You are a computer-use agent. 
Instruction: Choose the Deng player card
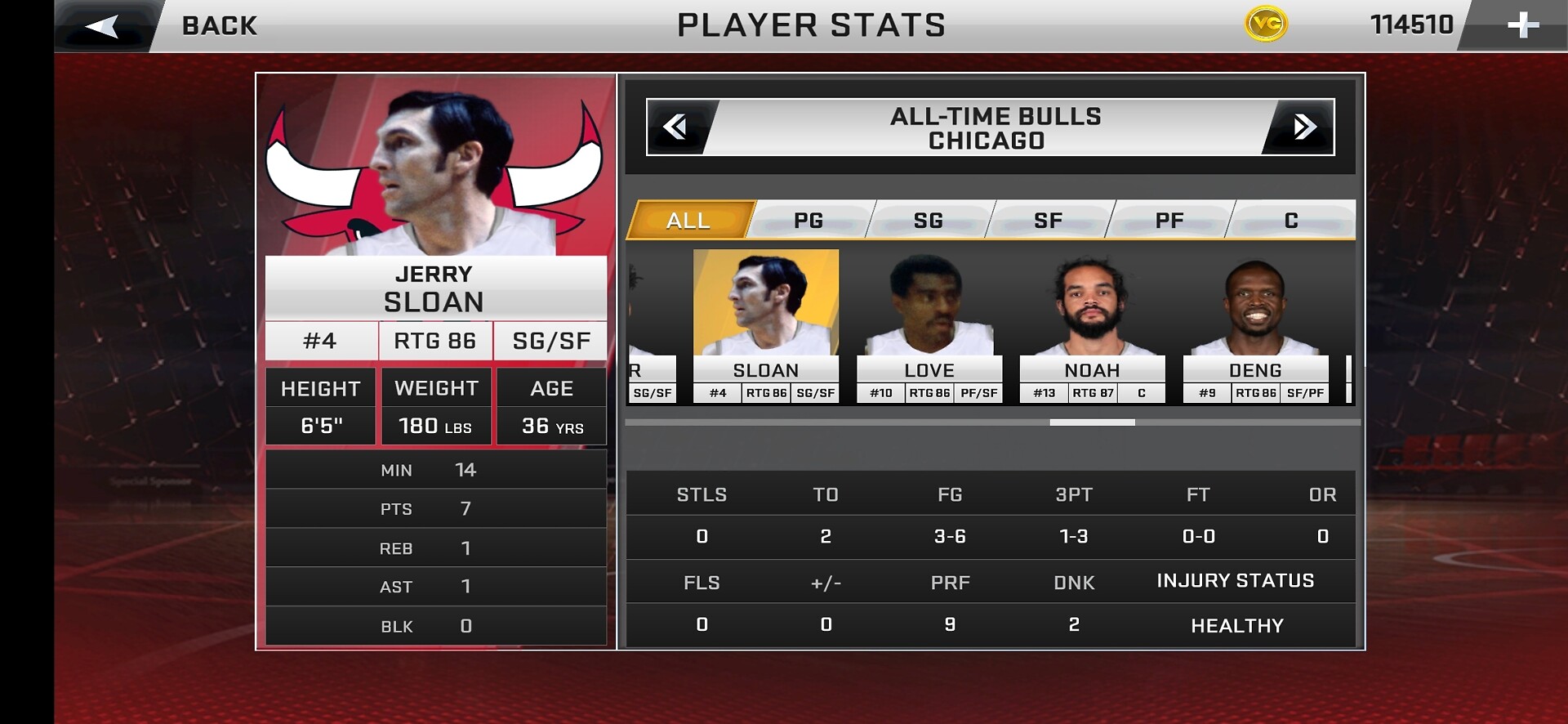pos(1256,325)
